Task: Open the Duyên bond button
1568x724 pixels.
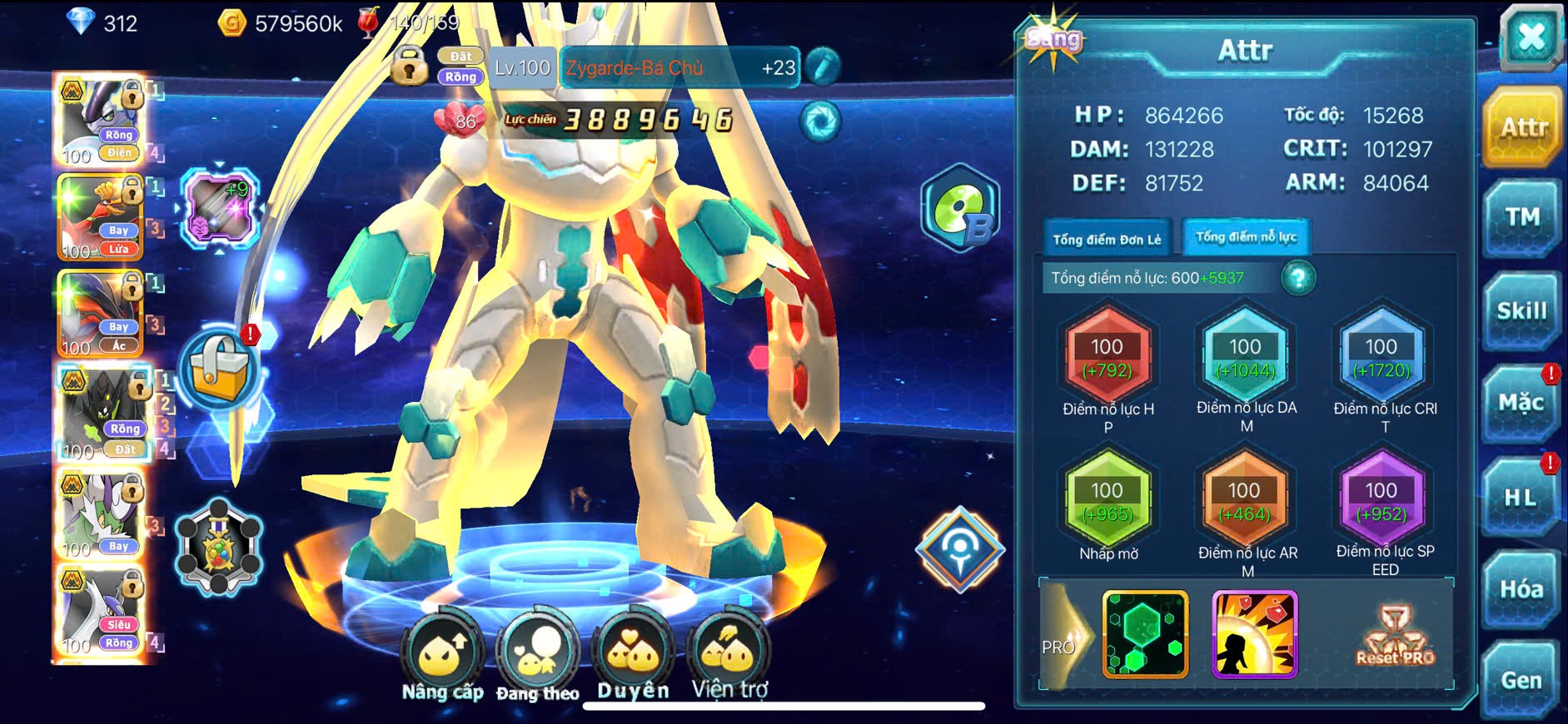Action: click(x=633, y=657)
